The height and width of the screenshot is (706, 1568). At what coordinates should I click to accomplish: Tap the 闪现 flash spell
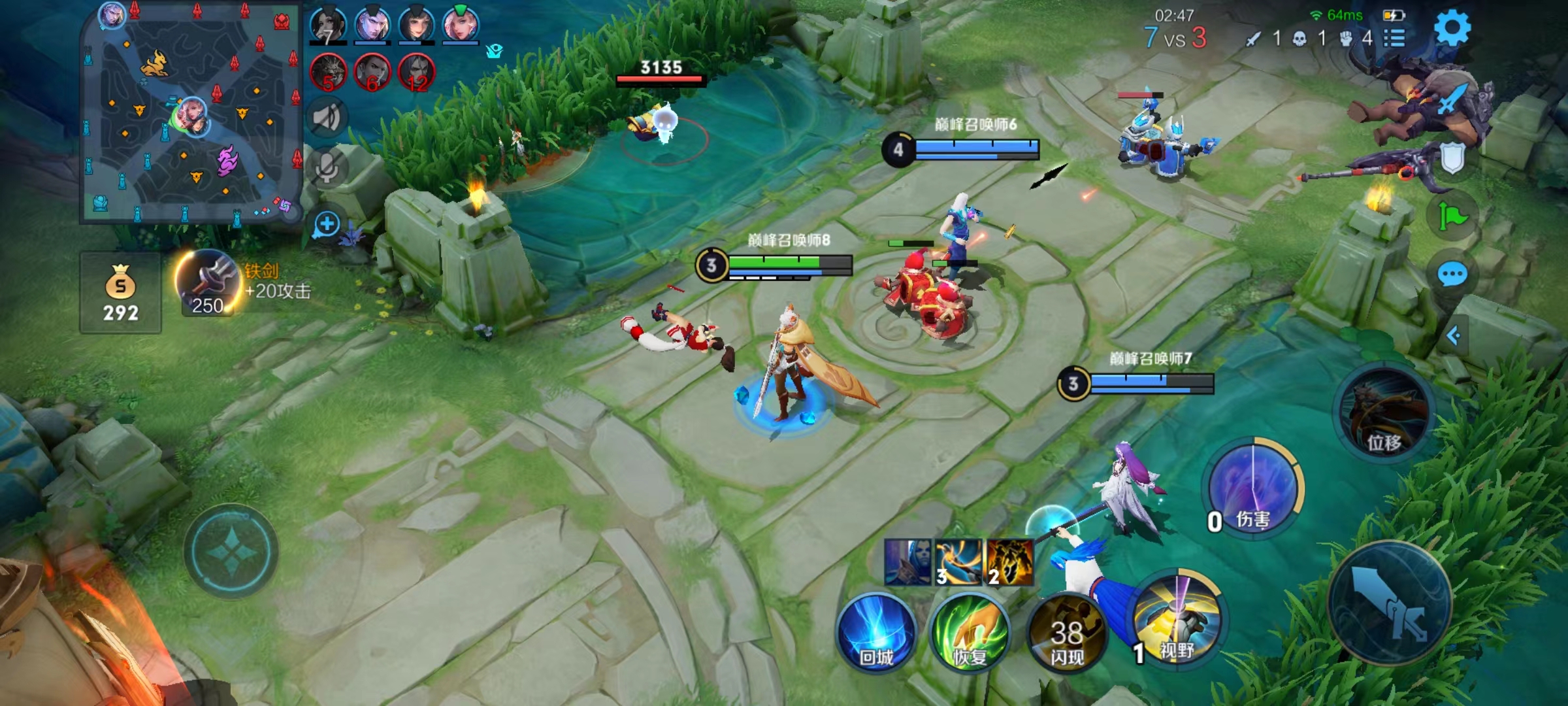1066,633
